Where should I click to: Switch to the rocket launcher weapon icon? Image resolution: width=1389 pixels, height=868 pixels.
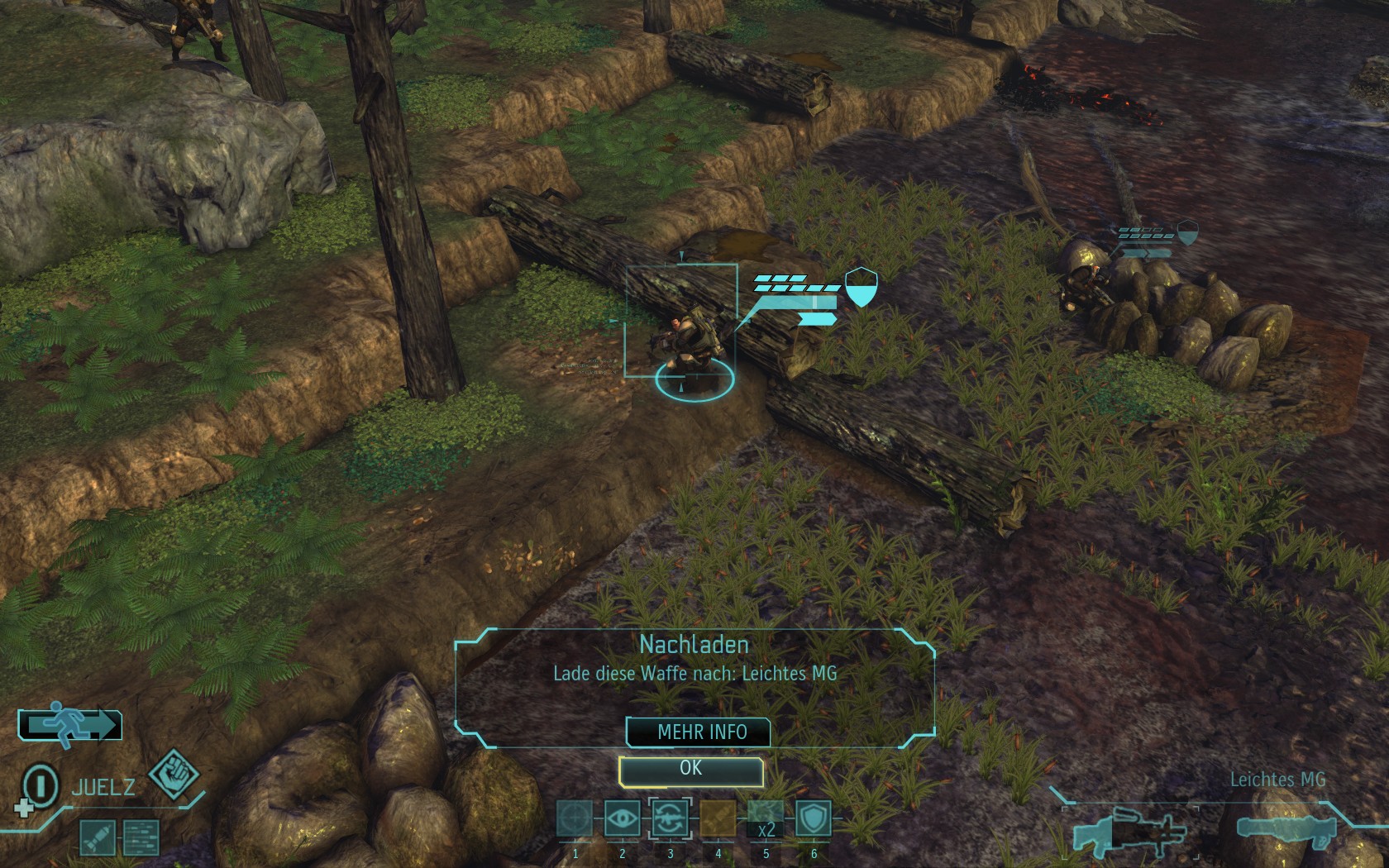coord(1286,829)
